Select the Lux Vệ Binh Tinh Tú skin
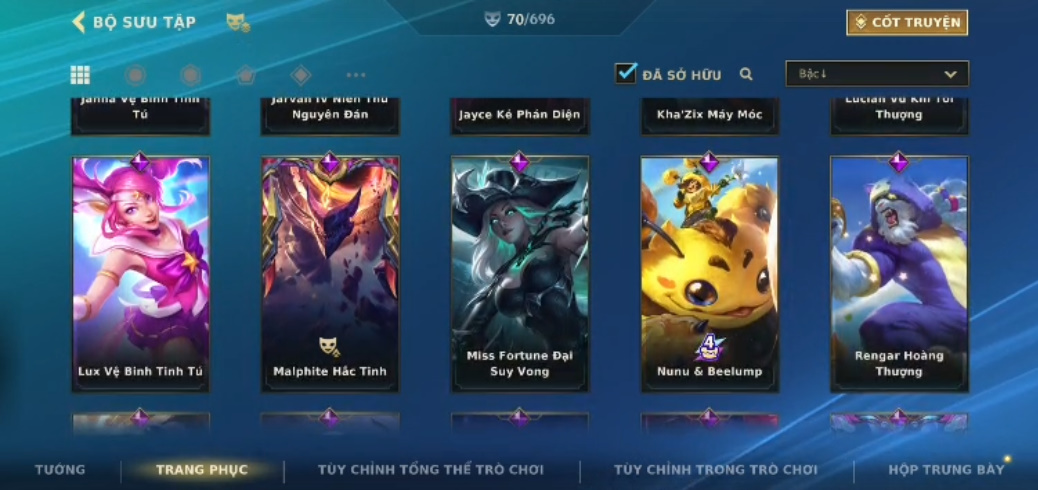The height and width of the screenshot is (490, 1038). [x=140, y=272]
